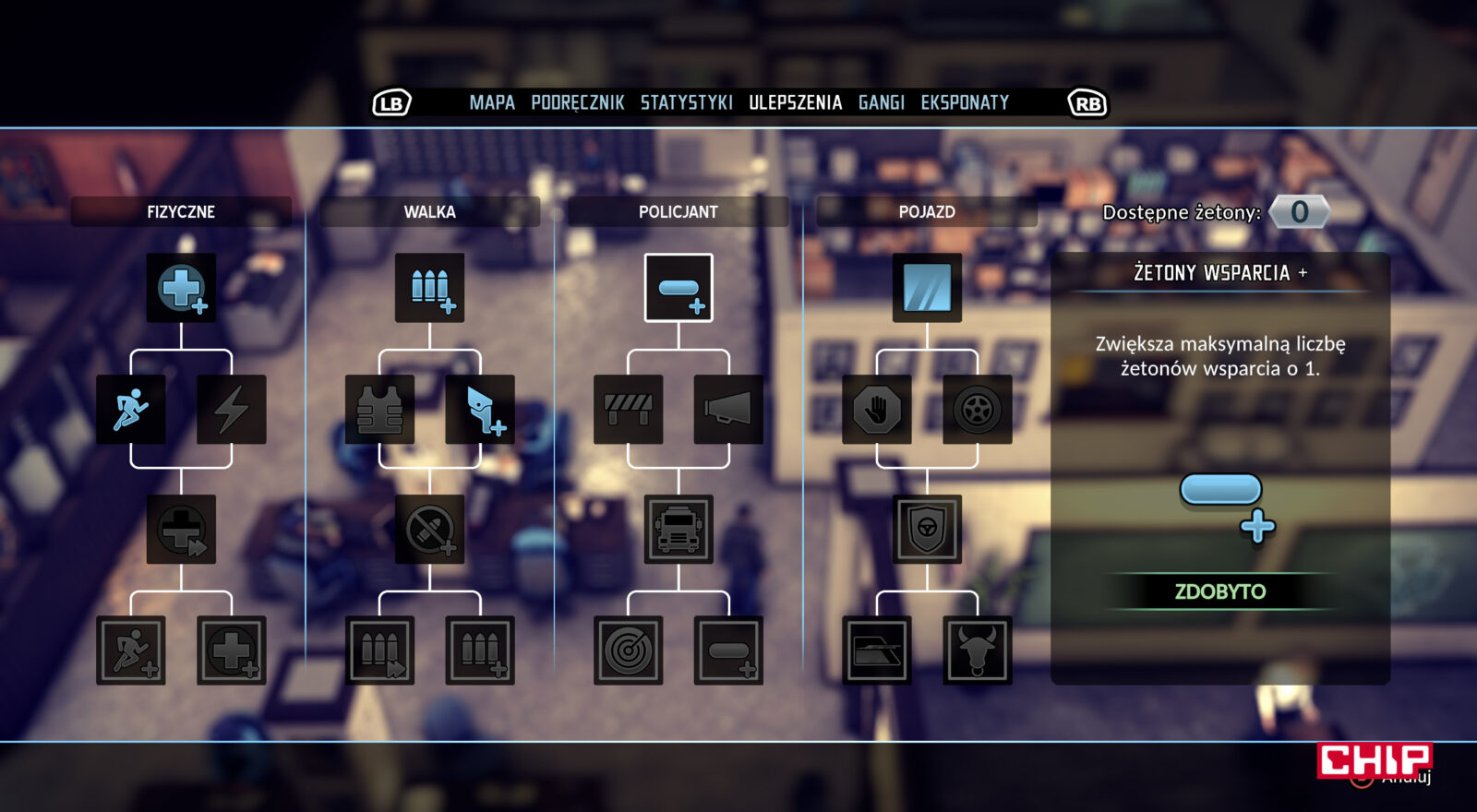Open the PODRĘCZNIK tab
Image resolution: width=1477 pixels, height=812 pixels.
click(x=577, y=102)
